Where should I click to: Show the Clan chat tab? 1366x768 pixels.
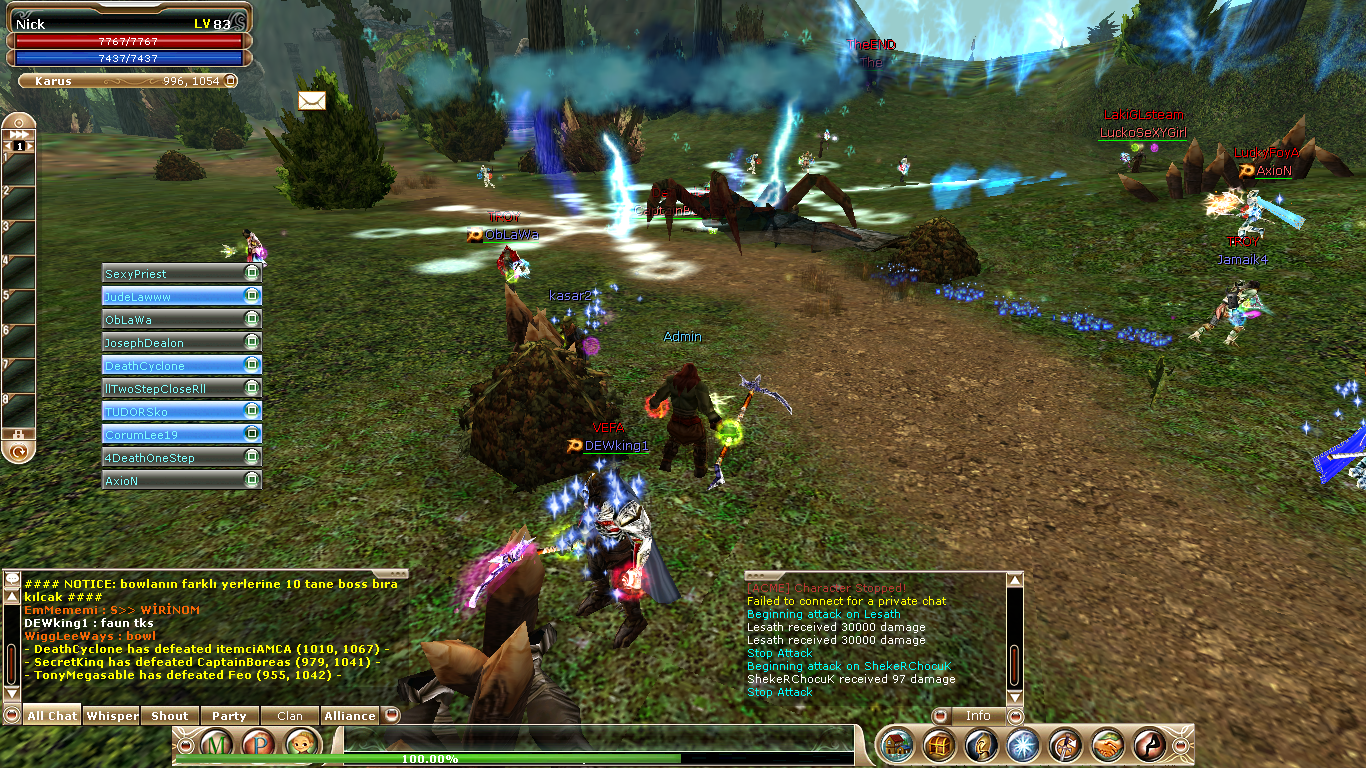(290, 716)
